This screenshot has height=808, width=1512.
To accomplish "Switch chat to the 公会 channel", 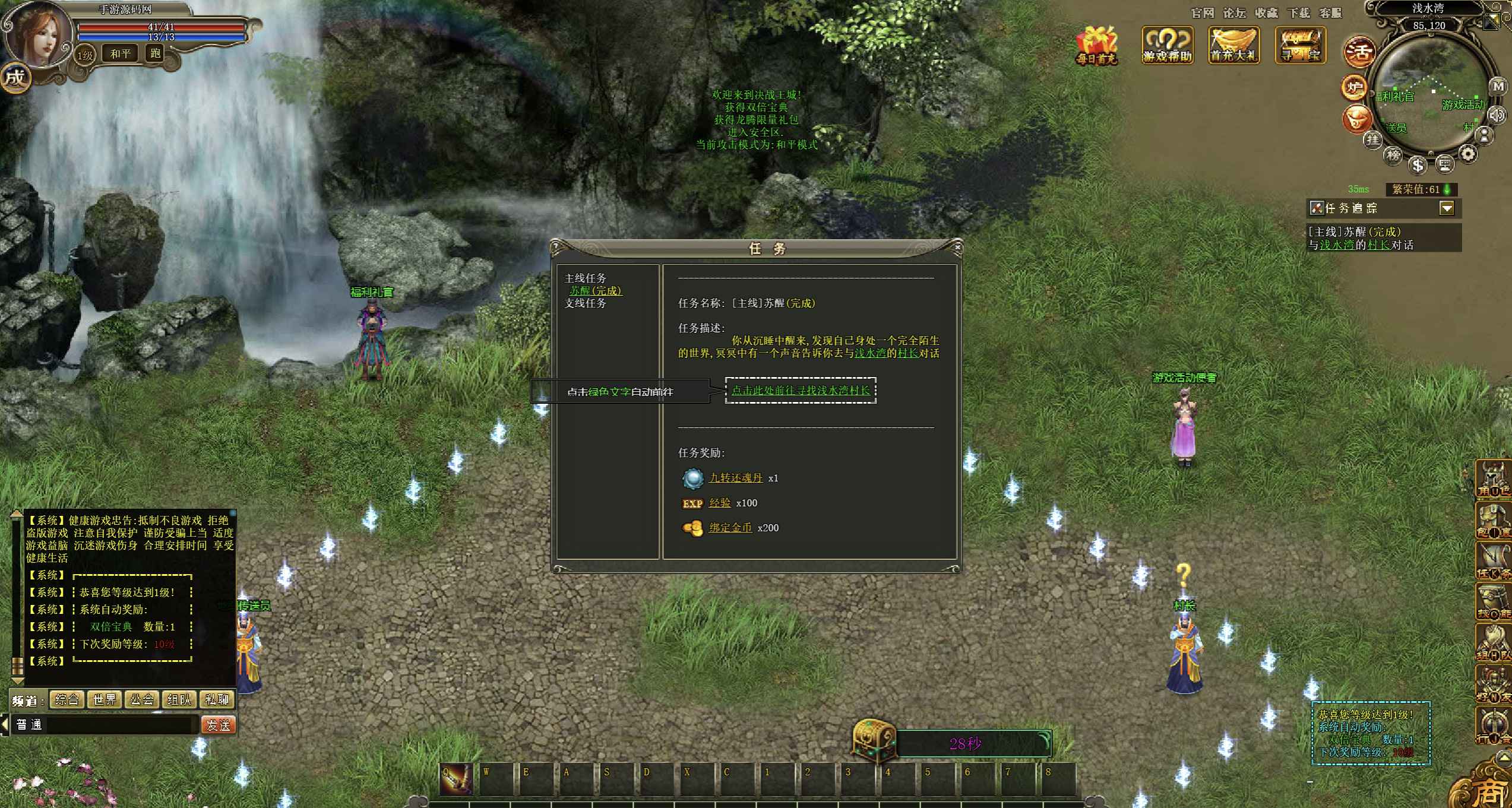I will (142, 700).
